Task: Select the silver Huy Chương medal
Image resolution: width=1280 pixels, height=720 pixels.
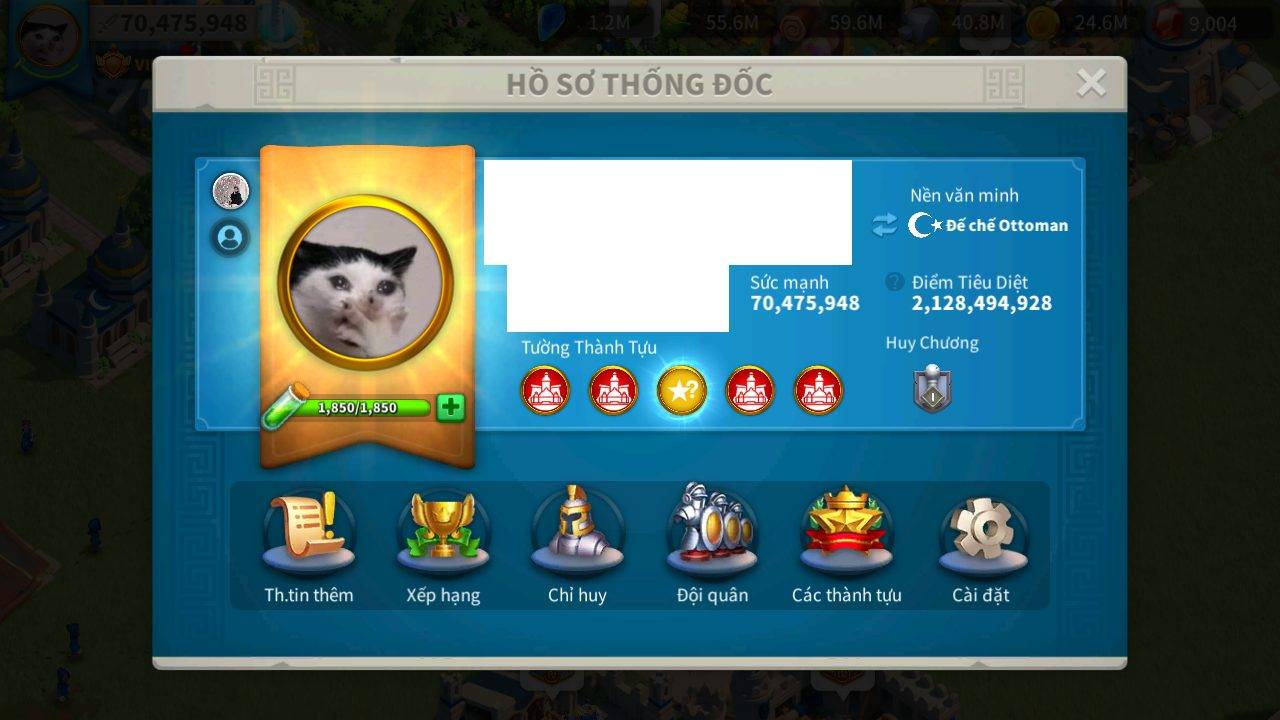Action: coord(932,388)
